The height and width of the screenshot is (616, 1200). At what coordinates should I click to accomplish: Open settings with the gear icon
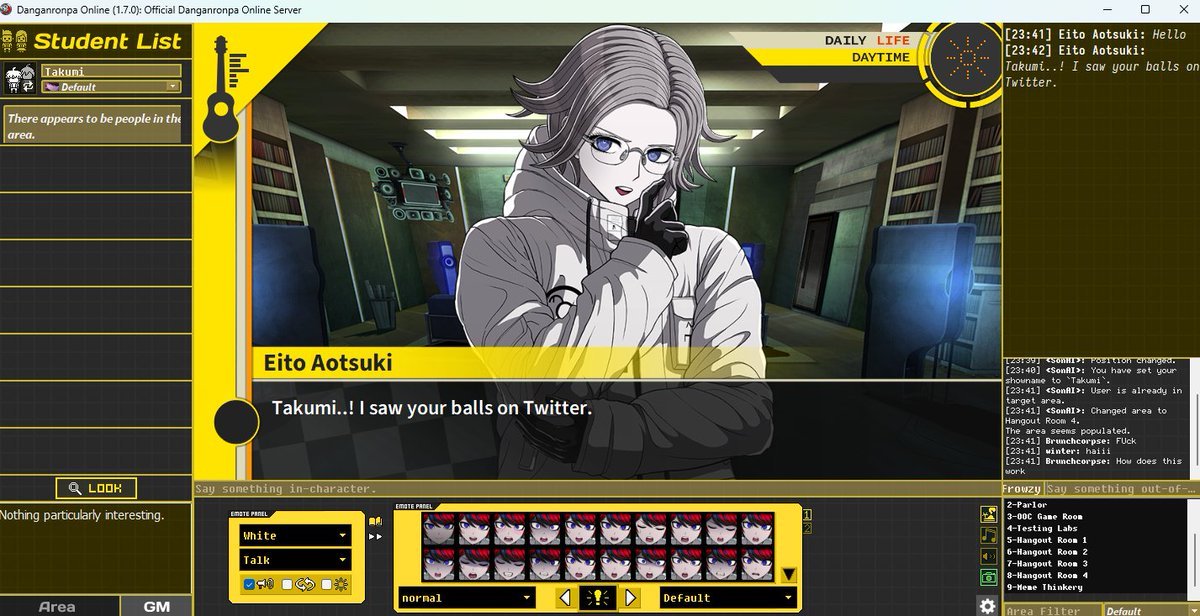pos(987,606)
